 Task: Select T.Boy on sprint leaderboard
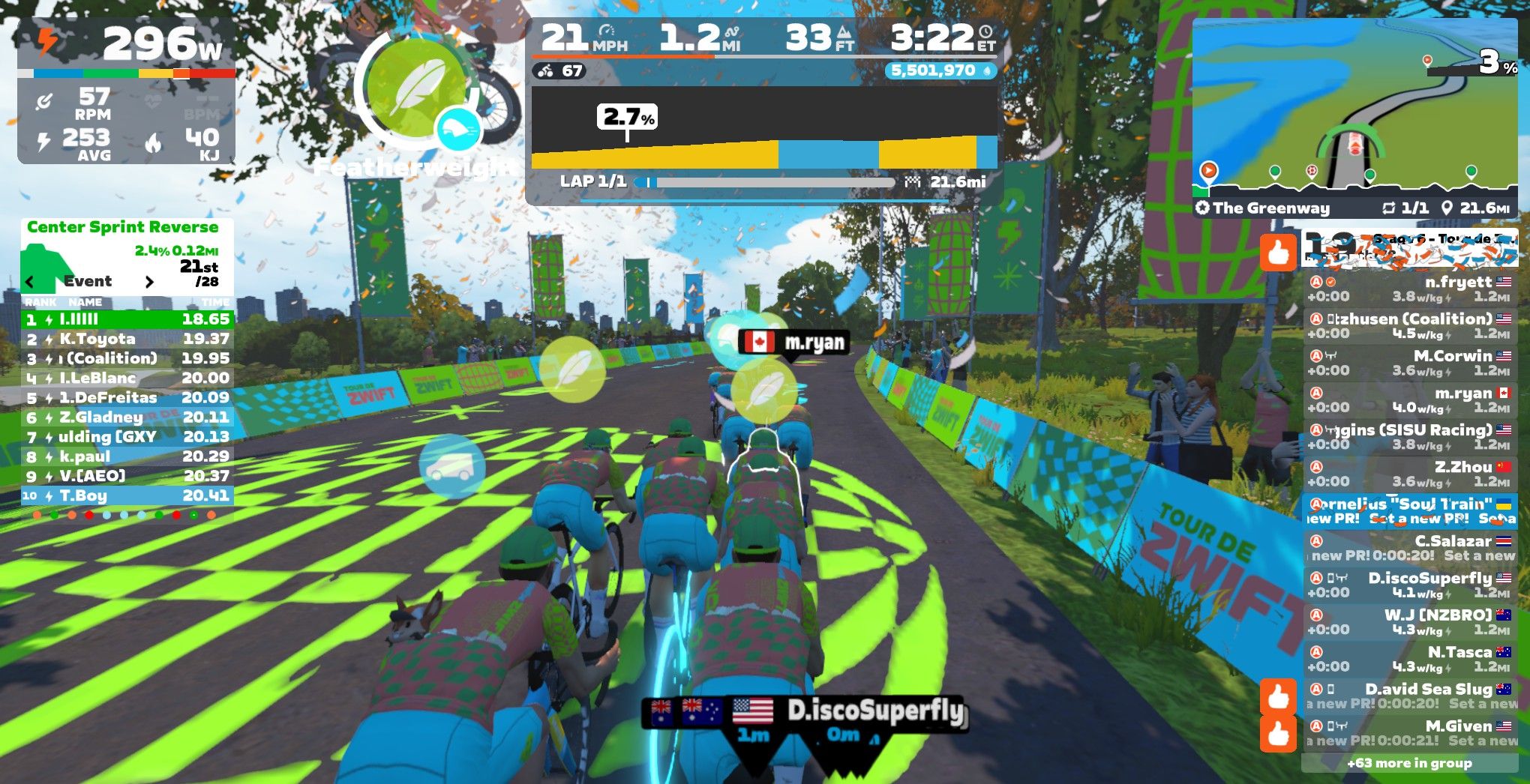[x=127, y=495]
